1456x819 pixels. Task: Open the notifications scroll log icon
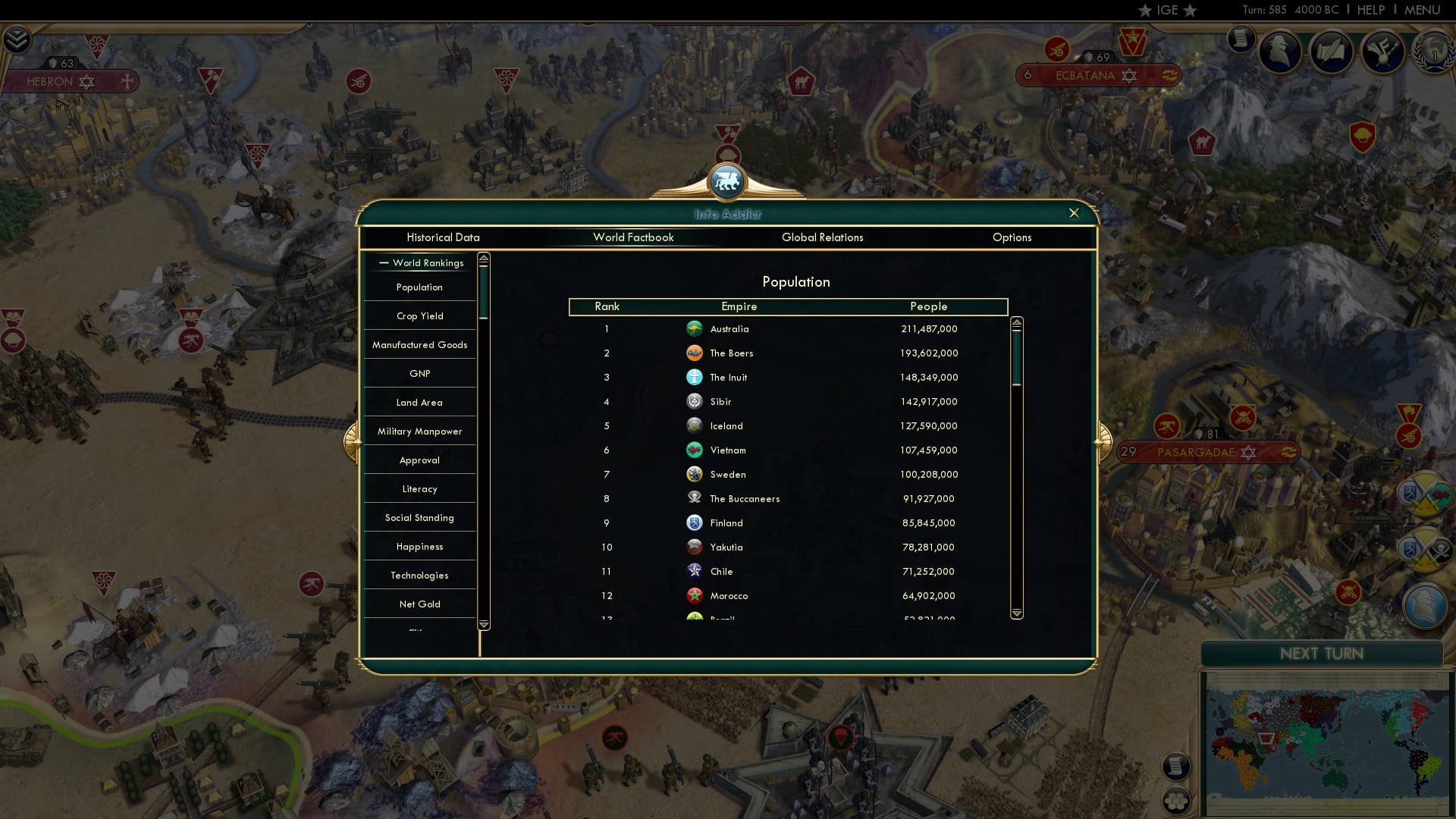pos(1241,39)
